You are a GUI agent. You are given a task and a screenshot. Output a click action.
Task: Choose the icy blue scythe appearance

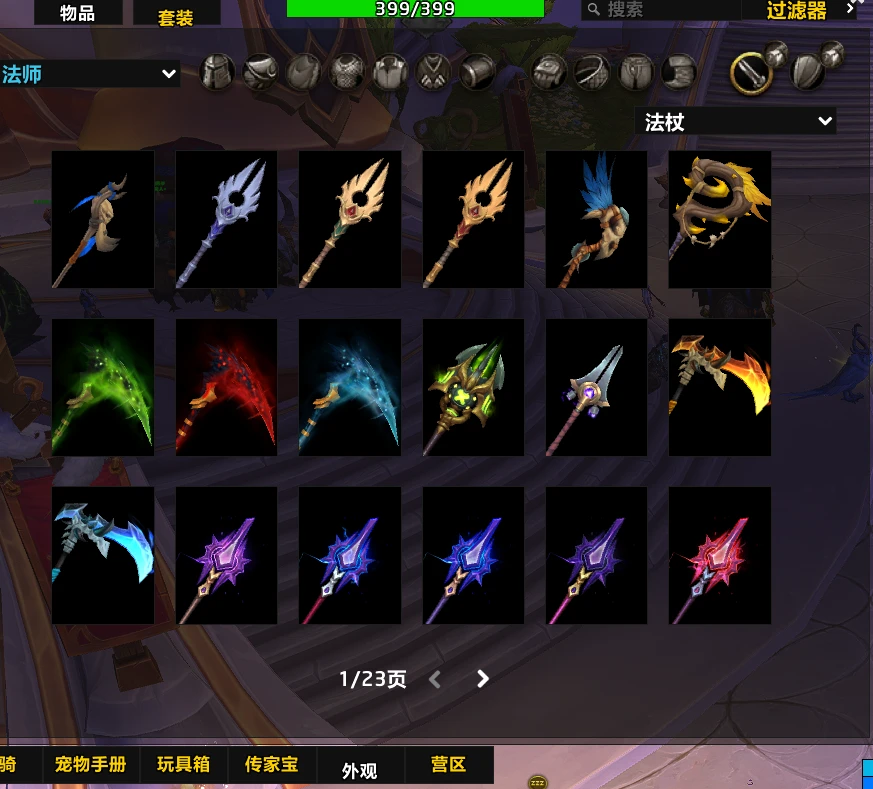103,555
